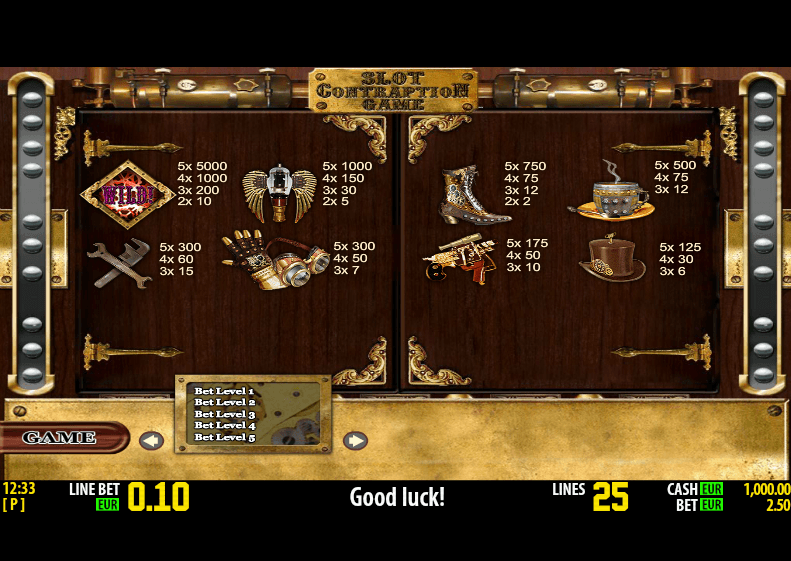The width and height of the screenshot is (791, 561).
Task: Go to the previous paytable page arrow
Action: 151,440
